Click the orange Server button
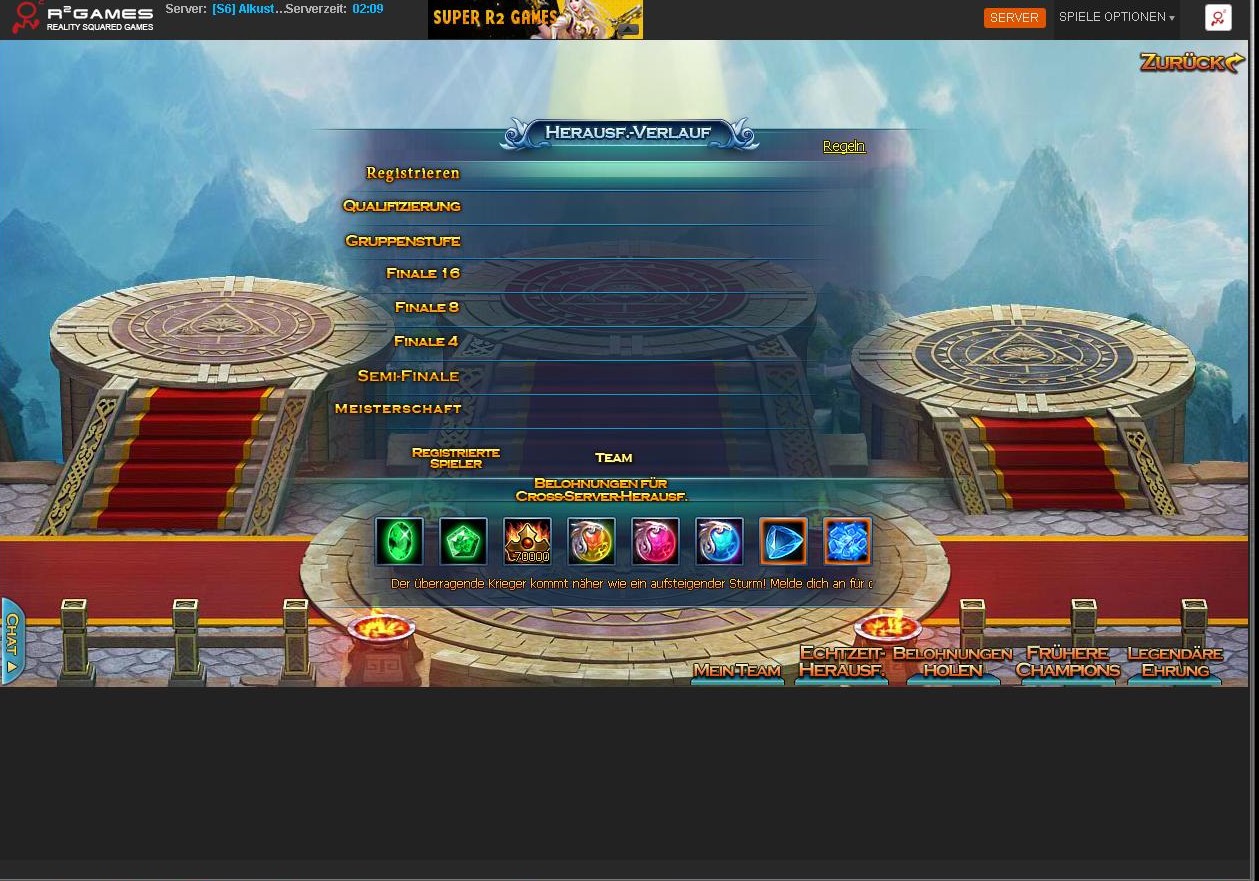This screenshot has width=1259, height=881. 1014,18
